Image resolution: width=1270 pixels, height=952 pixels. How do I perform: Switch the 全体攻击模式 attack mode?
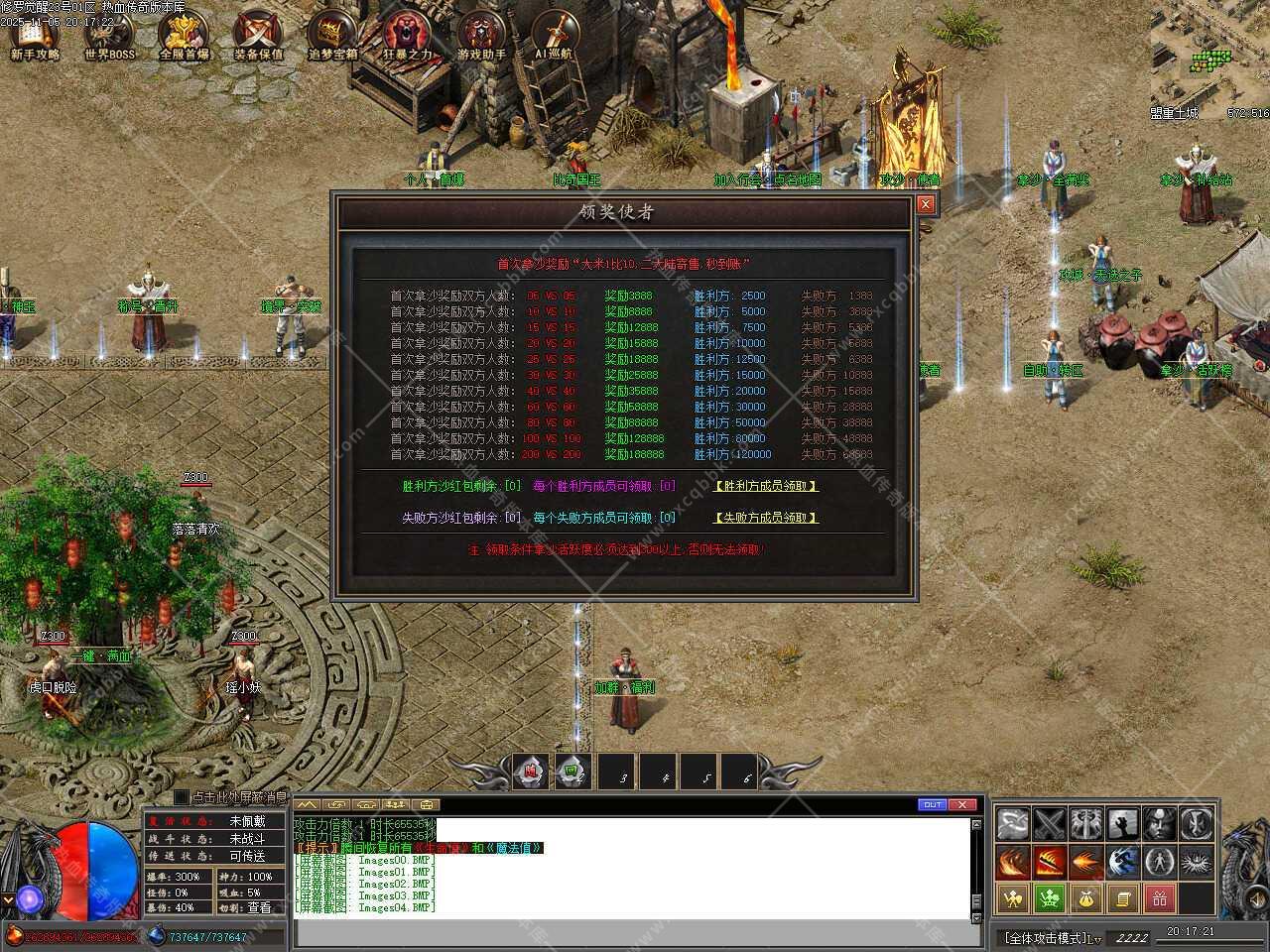click(x=1052, y=936)
